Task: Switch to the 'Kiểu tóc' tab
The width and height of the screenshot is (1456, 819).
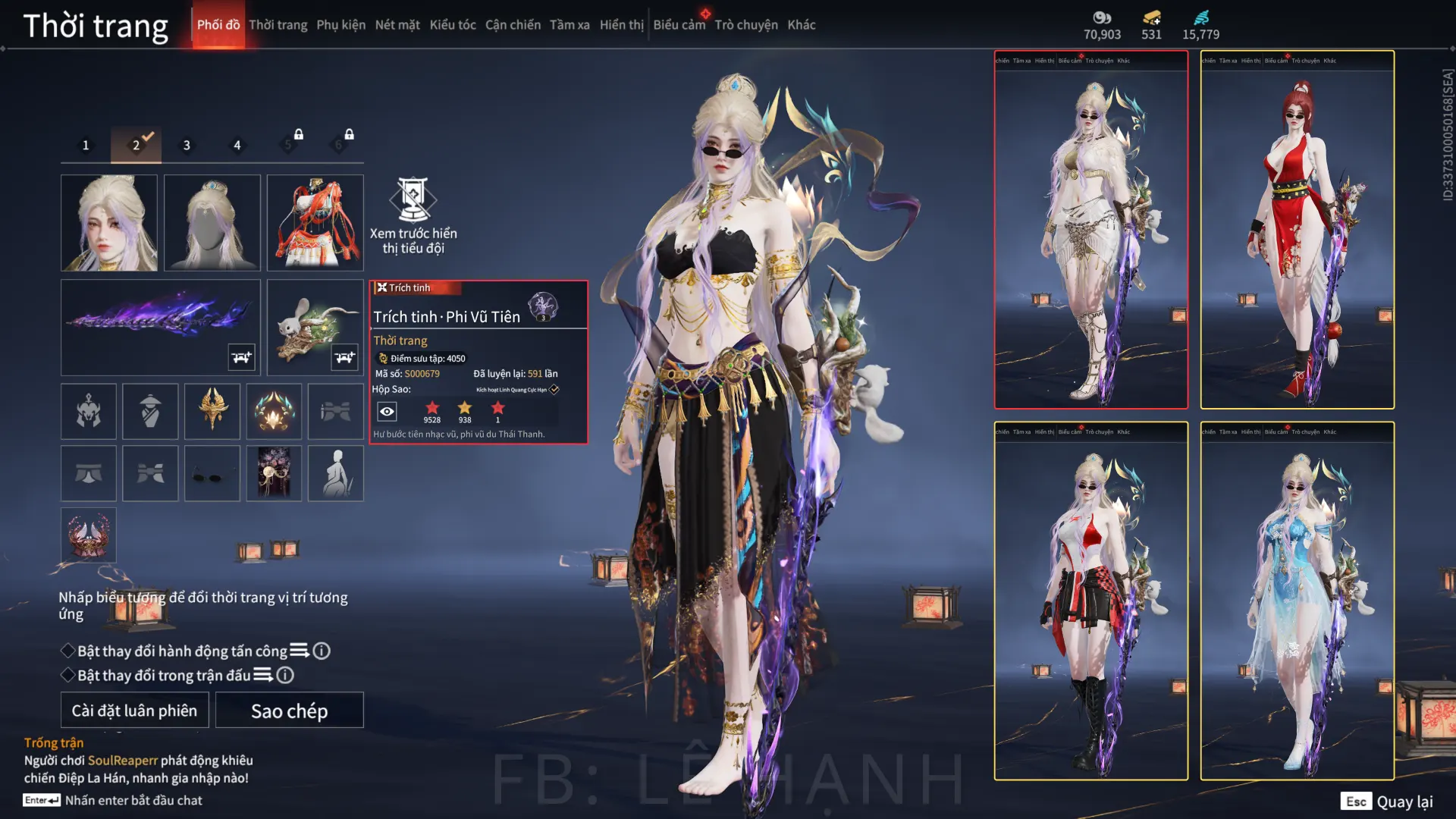Action: (452, 24)
